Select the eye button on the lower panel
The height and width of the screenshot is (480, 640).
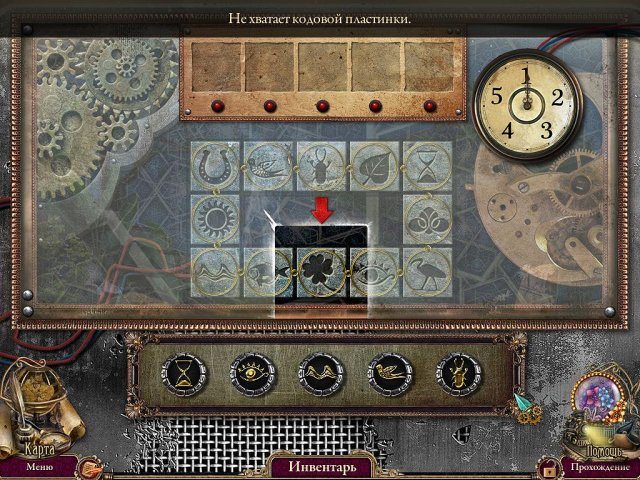[250, 375]
